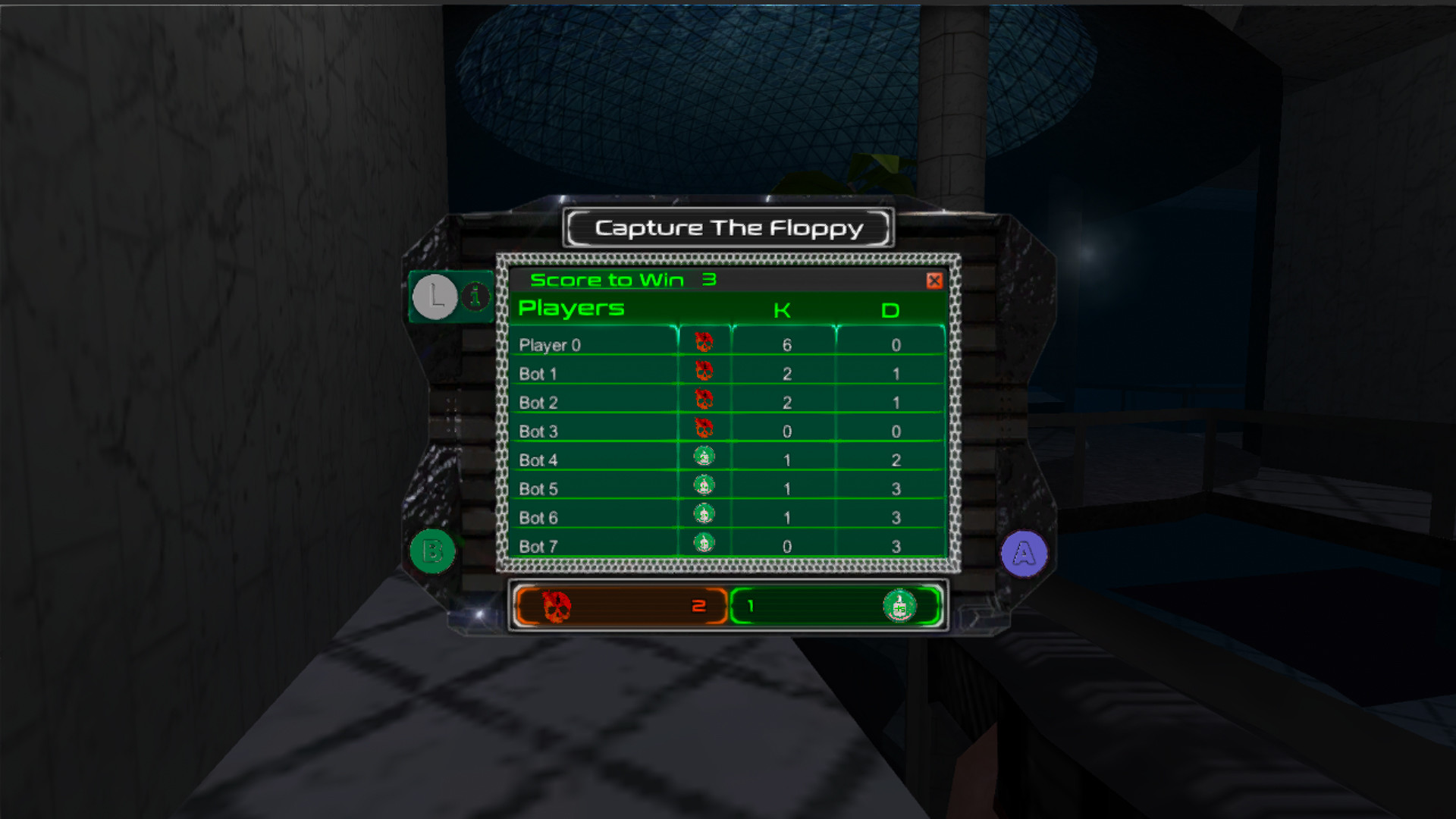The image size is (1456, 819).
Task: Click the flaming skull icon next to Bot 3
Action: pos(703,430)
